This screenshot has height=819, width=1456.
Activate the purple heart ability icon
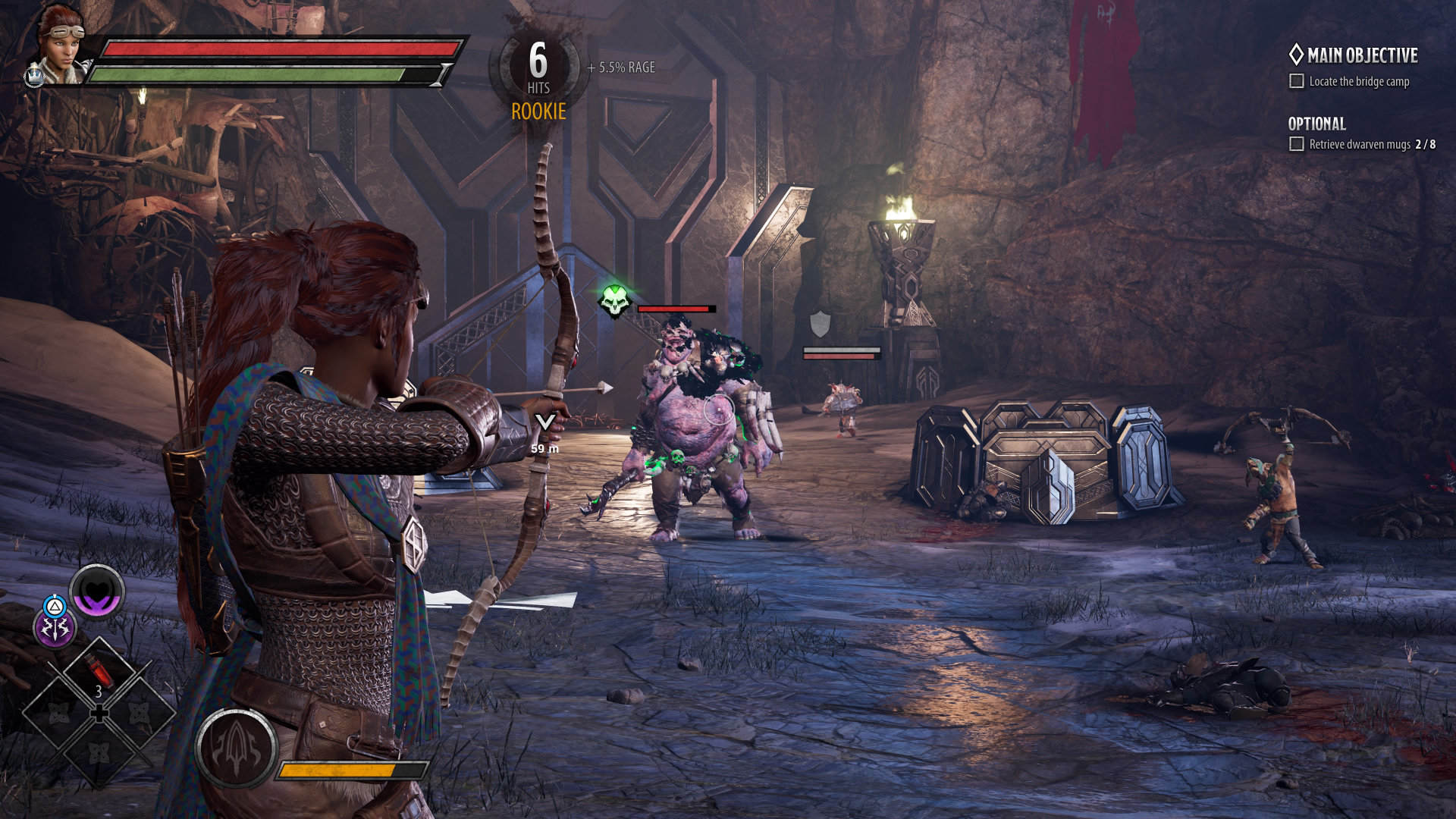coord(98,591)
